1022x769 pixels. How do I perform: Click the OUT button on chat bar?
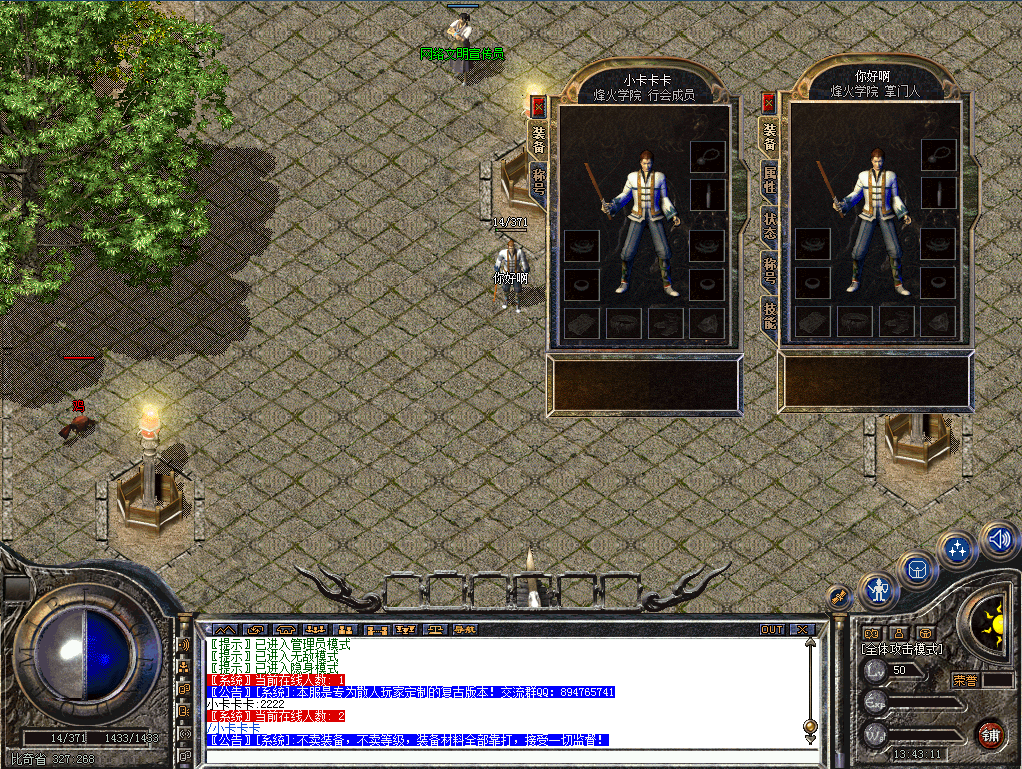pos(772,630)
